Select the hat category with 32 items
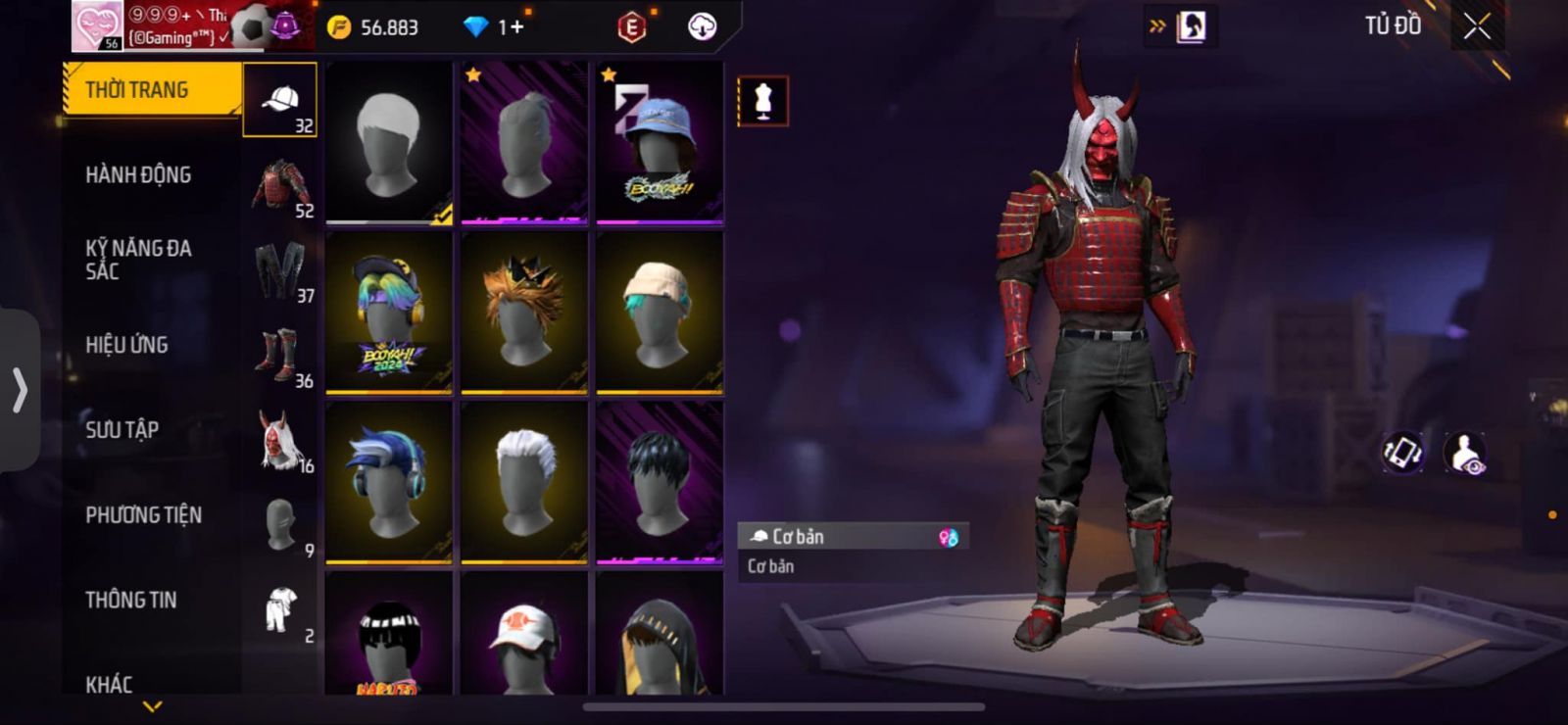This screenshot has height=725, width=1568. pos(280,100)
